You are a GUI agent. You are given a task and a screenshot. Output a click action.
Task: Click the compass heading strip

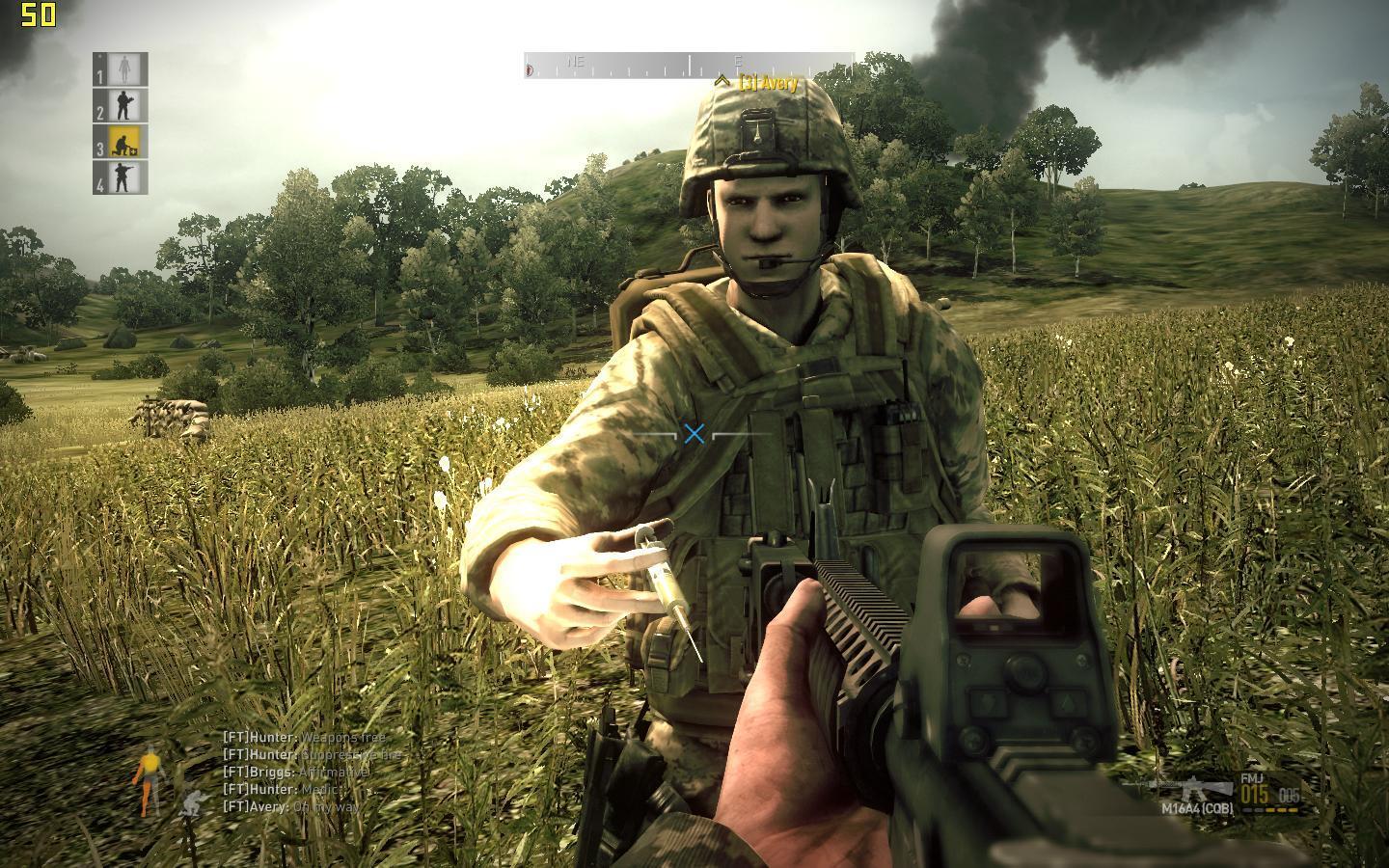(x=689, y=66)
